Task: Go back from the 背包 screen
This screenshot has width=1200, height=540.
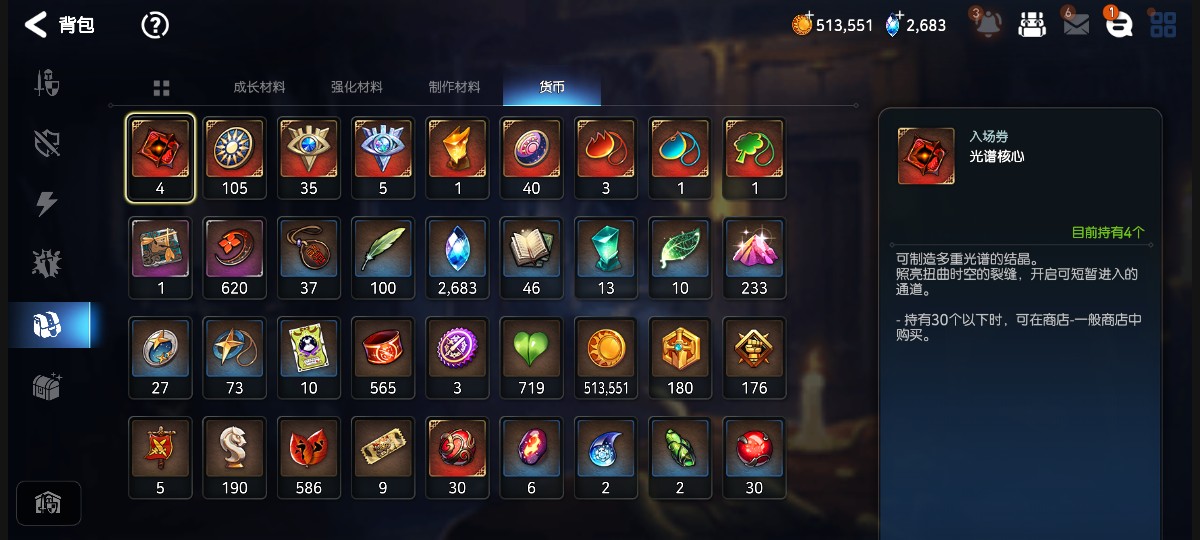Action: tap(36, 25)
